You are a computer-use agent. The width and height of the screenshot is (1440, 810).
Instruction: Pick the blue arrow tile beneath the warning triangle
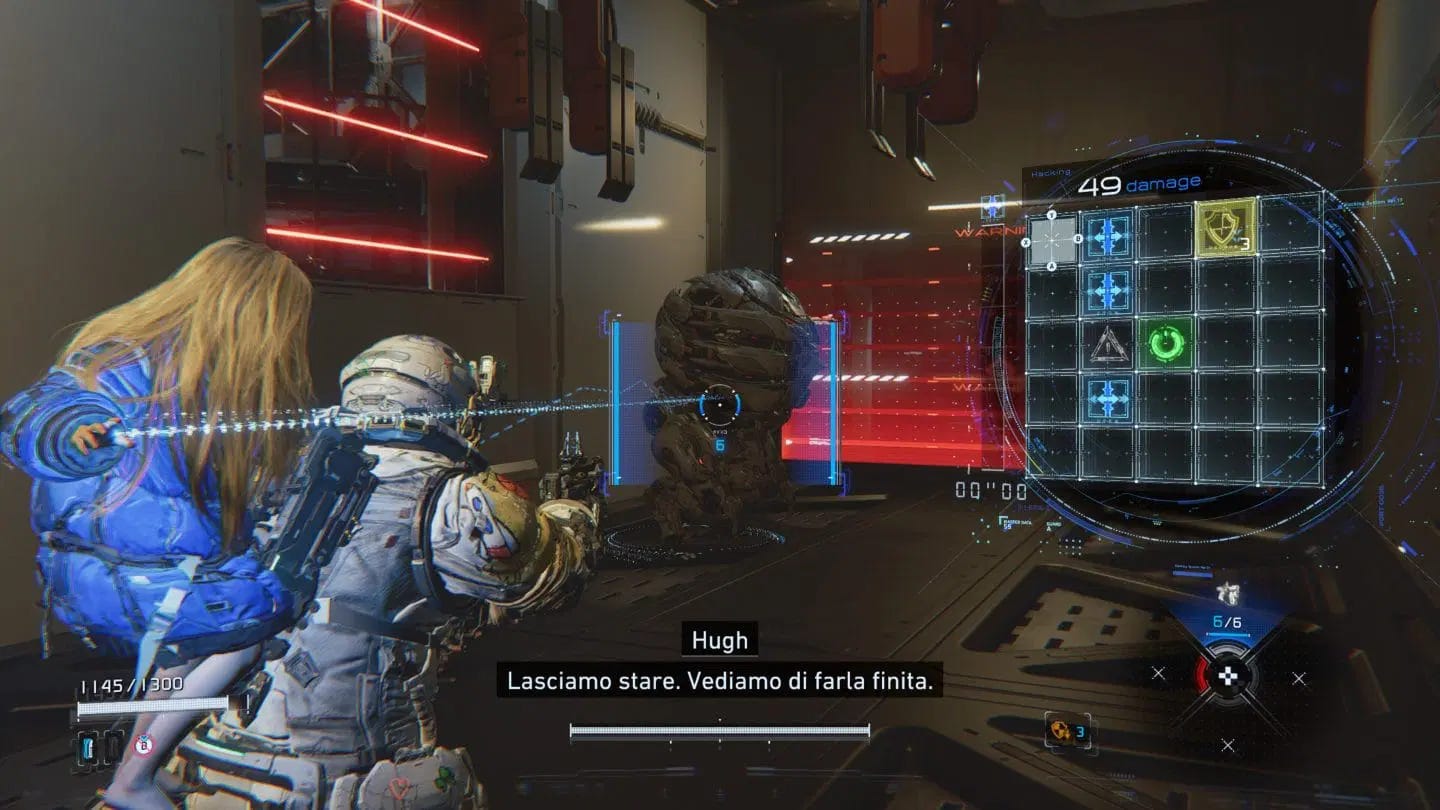pyautogui.click(x=1107, y=396)
